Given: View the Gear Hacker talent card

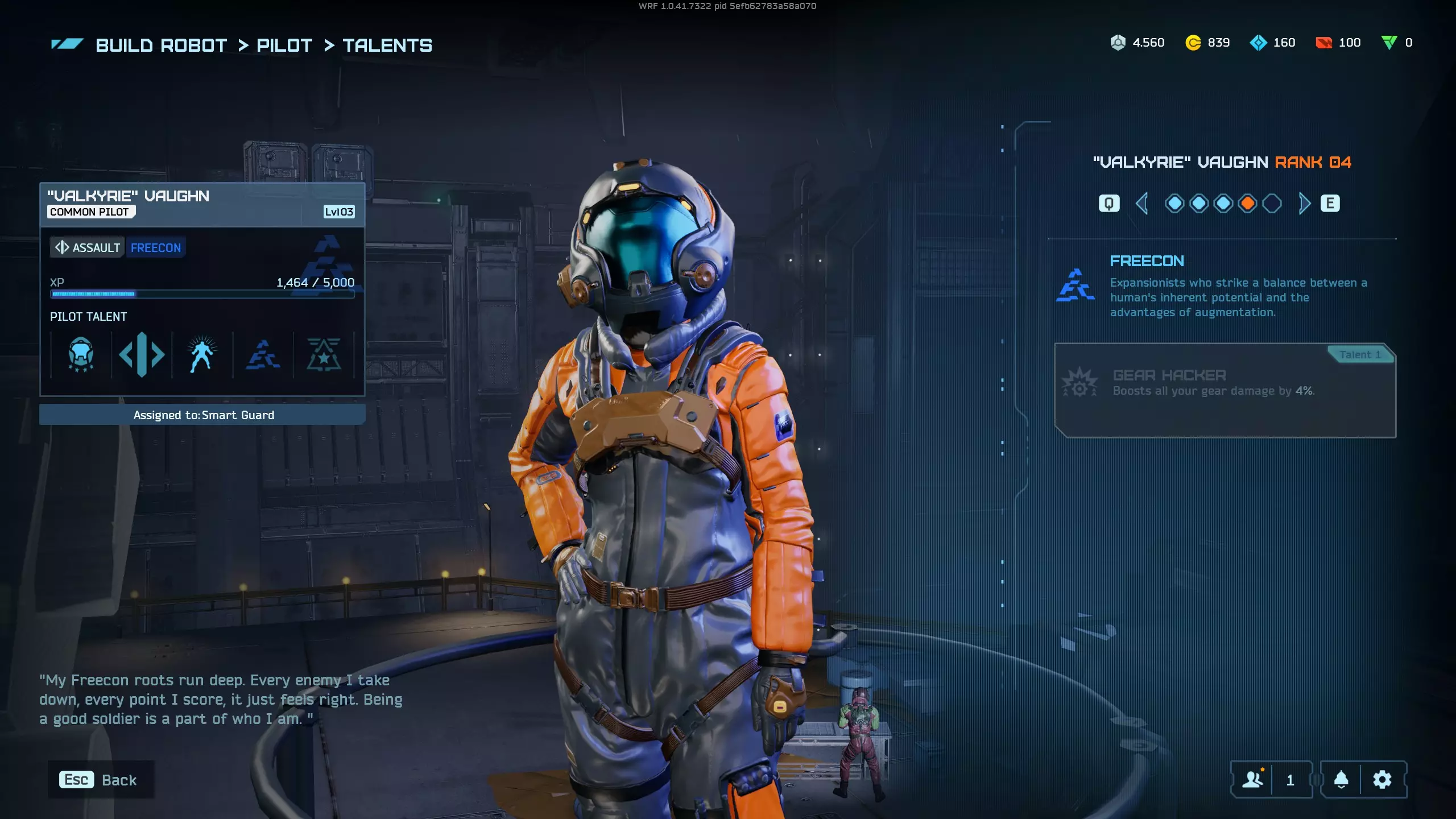Looking at the screenshot, I should [1225, 390].
